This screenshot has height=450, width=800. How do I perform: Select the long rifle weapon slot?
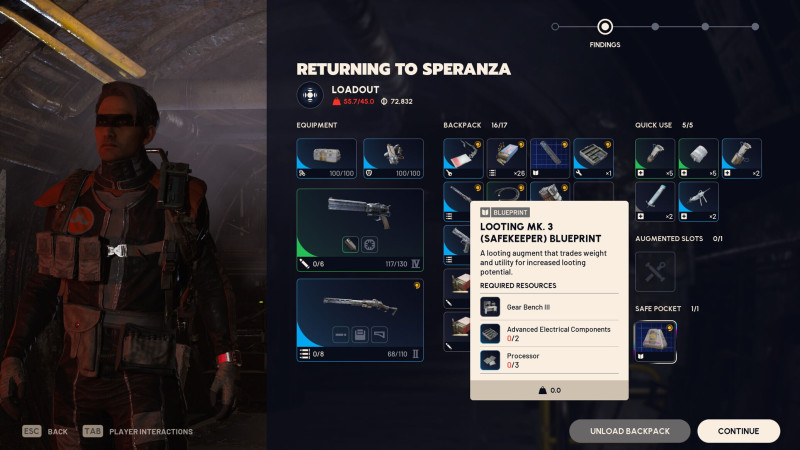(x=360, y=320)
